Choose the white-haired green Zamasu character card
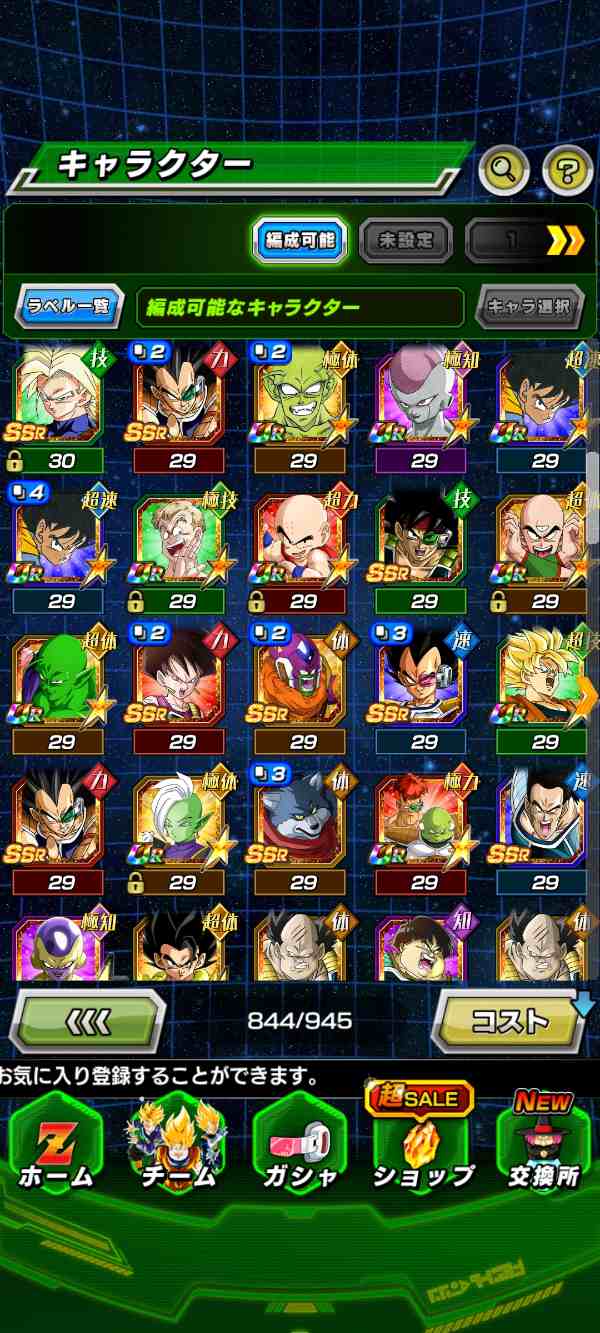 [x=180, y=822]
